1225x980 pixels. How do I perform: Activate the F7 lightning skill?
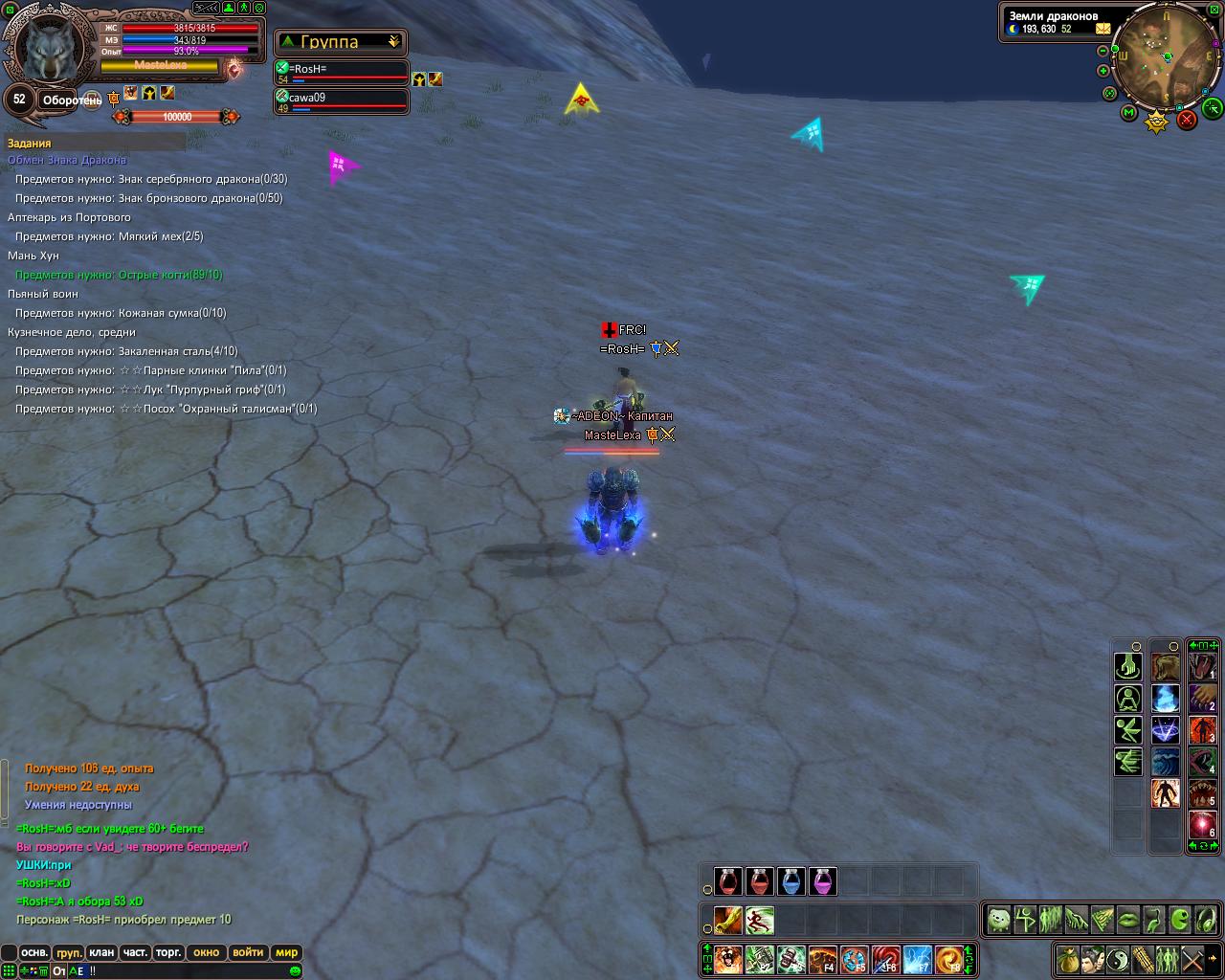917,958
